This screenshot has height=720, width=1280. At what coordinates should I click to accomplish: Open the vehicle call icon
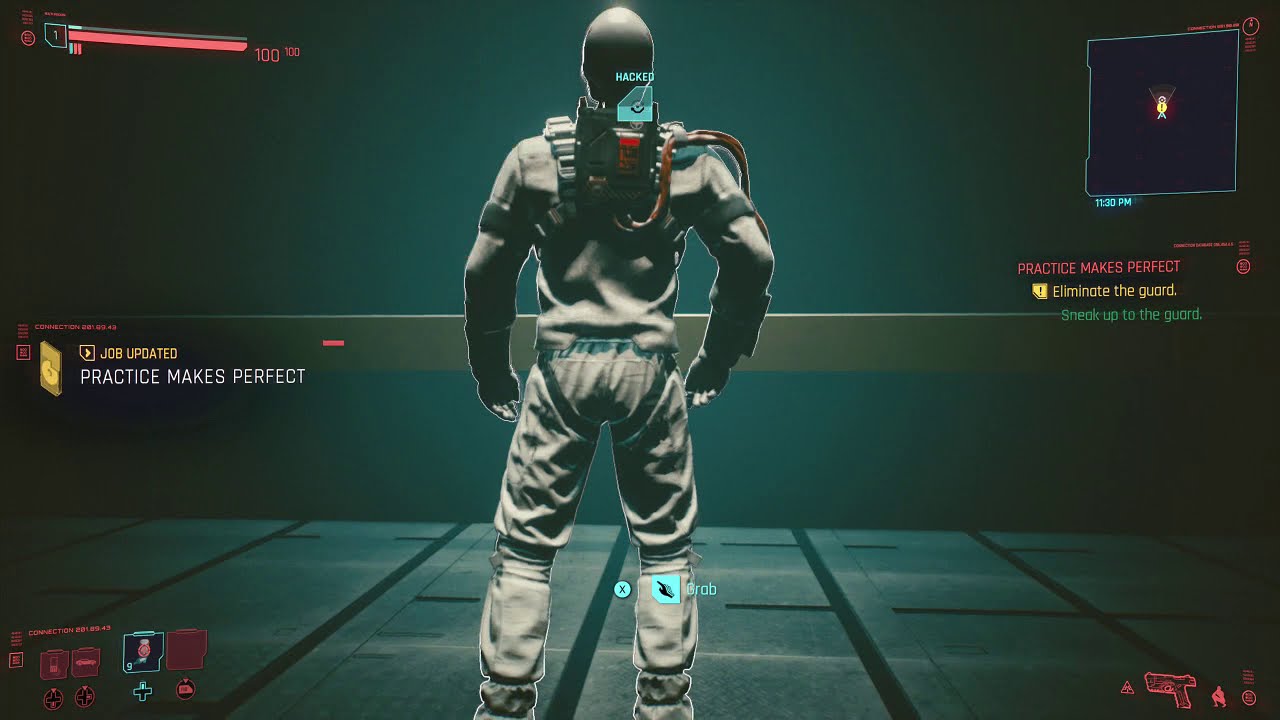(x=85, y=660)
